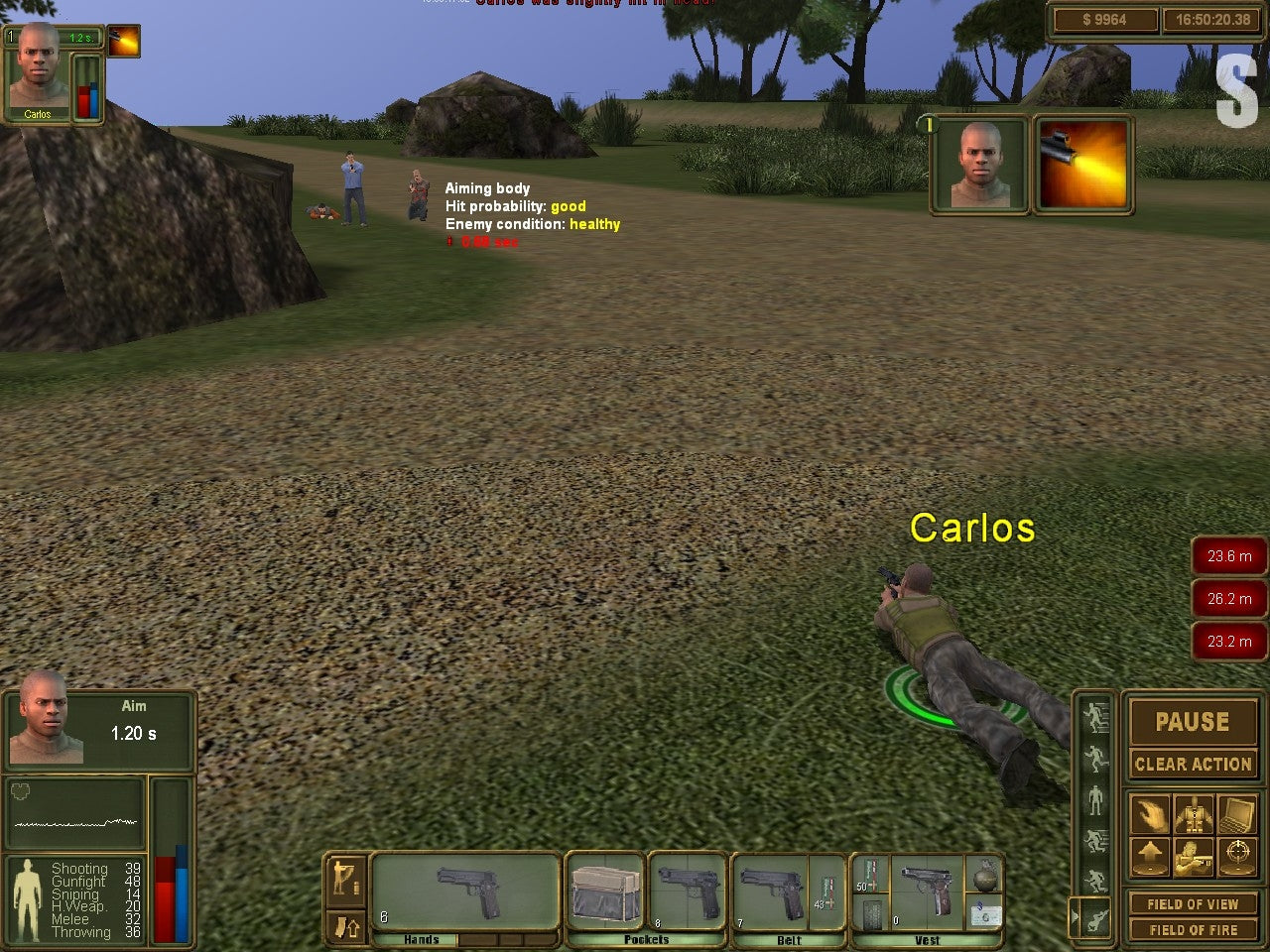
Task: Switch to the Belt inventory tab
Action: 789,938
